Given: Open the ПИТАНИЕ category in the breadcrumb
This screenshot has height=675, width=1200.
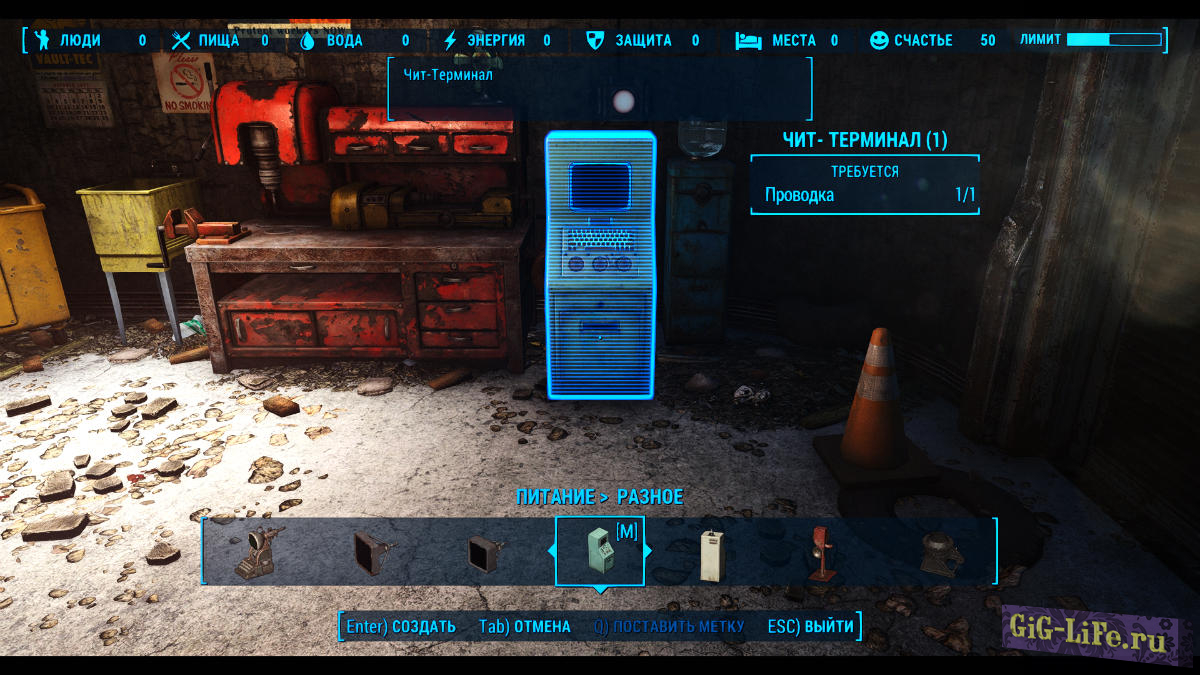Looking at the screenshot, I should tap(554, 497).
